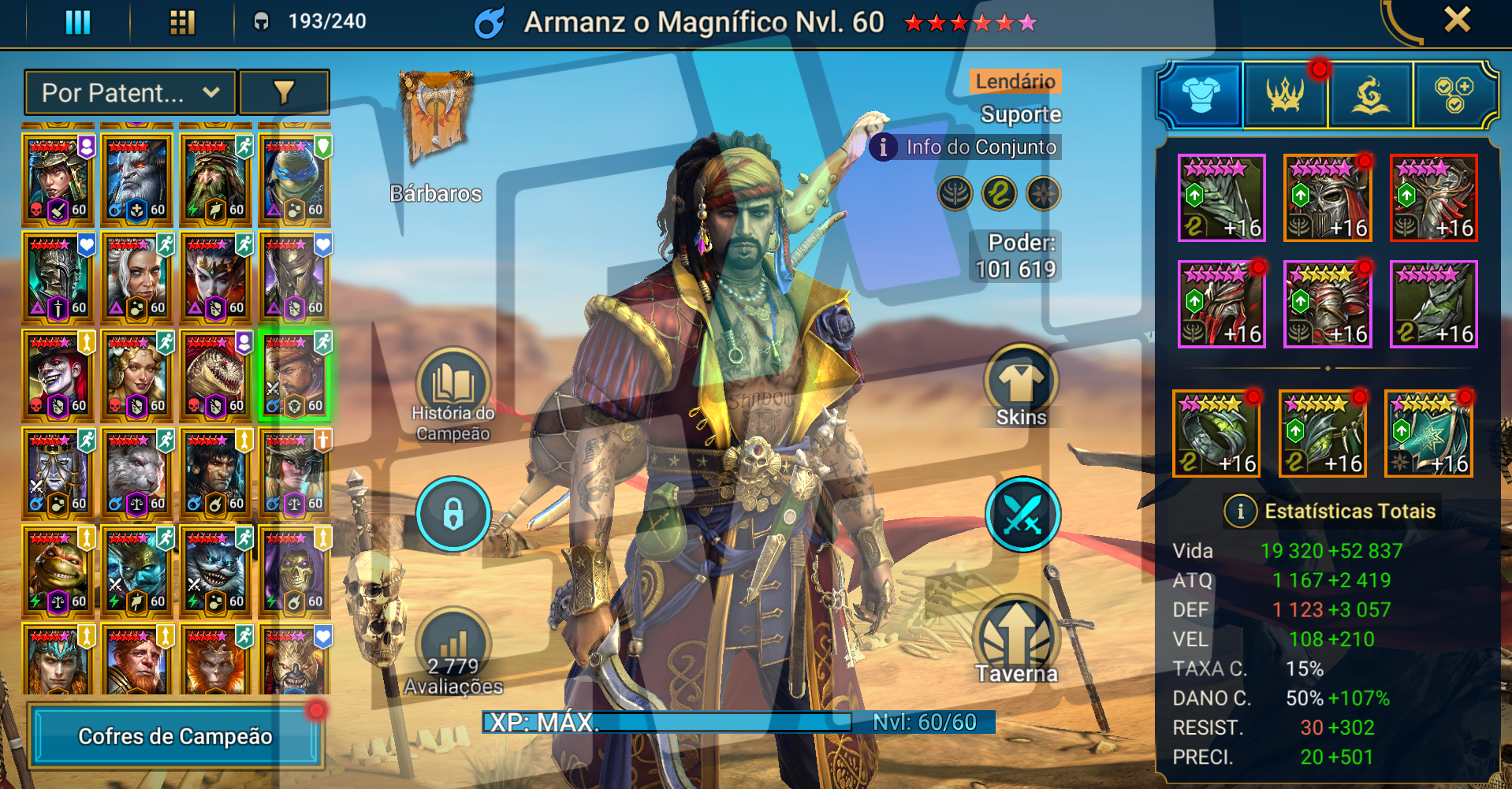Image resolution: width=1512 pixels, height=789 pixels.
Task: Switch to the three-column list view
Action: click(78, 22)
